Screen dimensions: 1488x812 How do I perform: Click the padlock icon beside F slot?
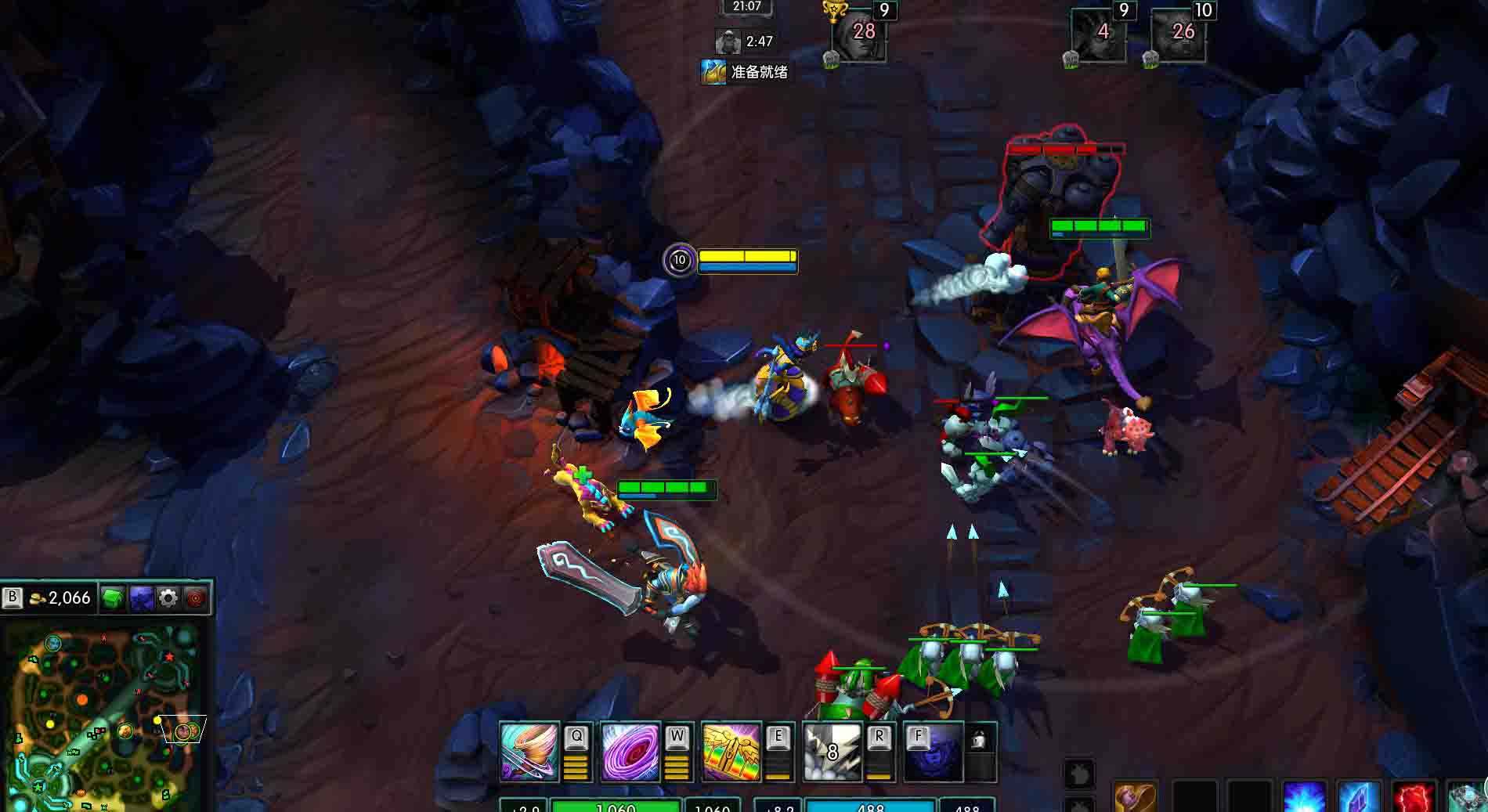click(979, 739)
